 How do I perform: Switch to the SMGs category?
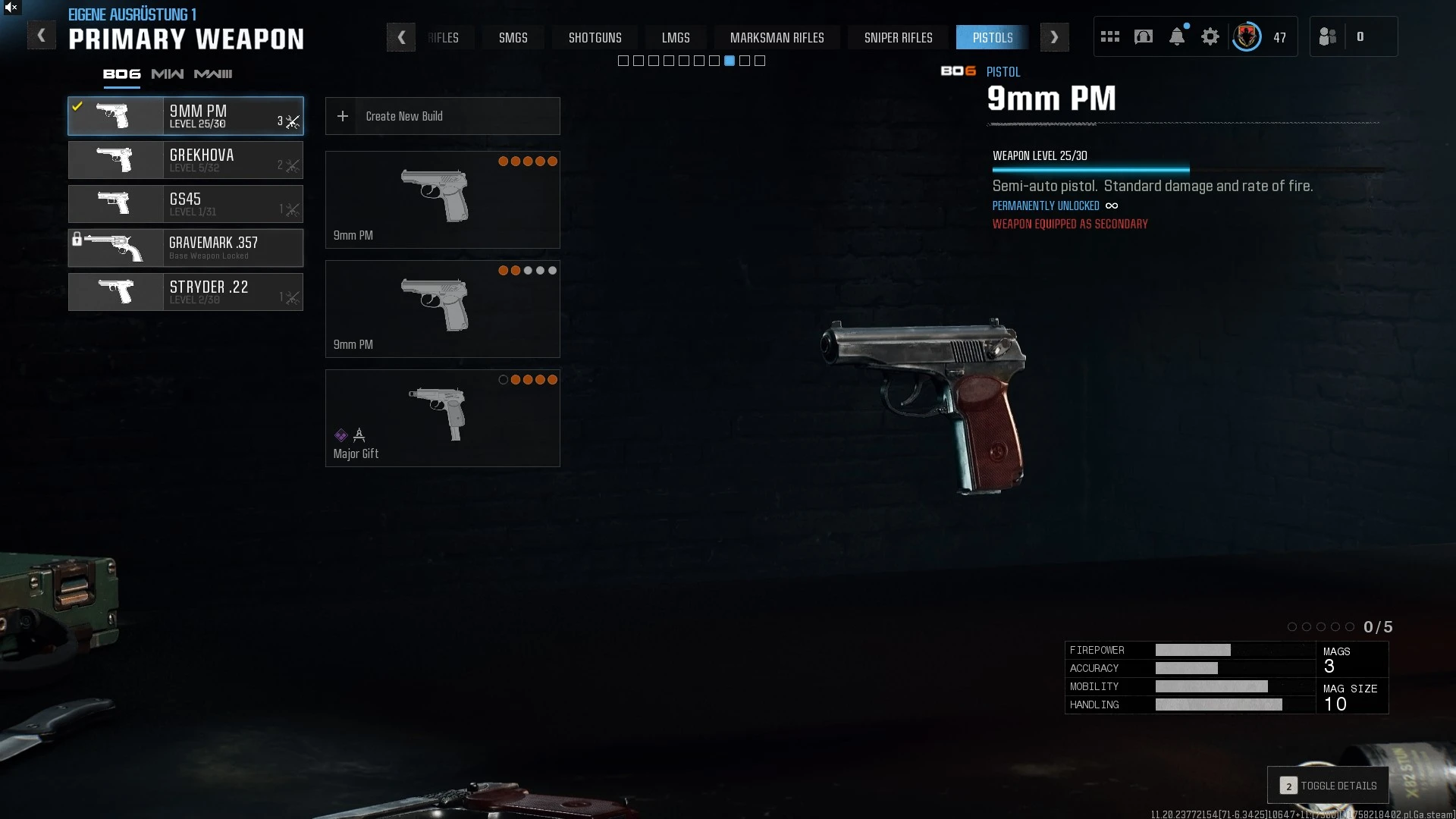(513, 37)
